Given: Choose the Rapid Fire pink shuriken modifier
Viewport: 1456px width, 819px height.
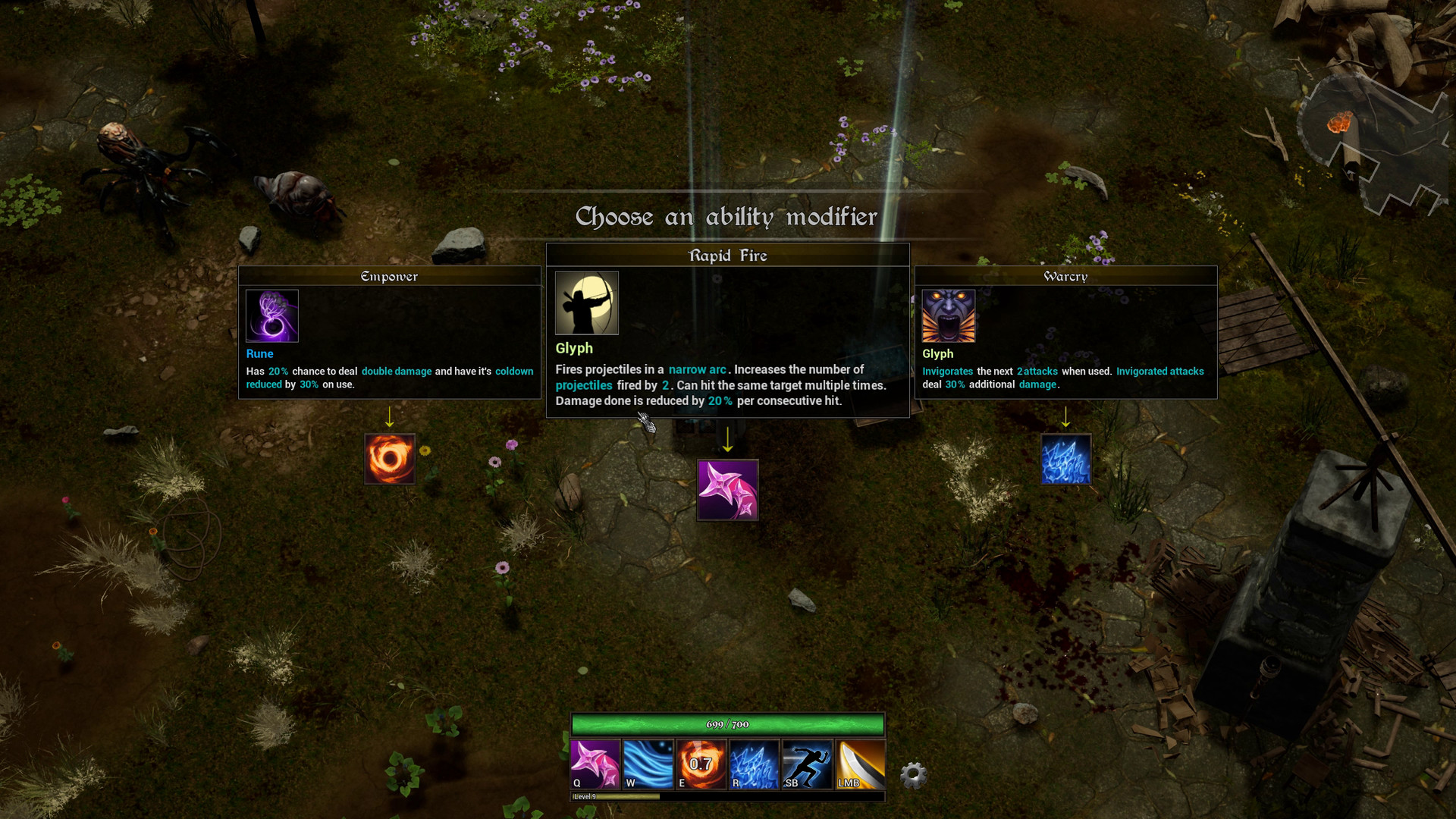Looking at the screenshot, I should point(727,489).
